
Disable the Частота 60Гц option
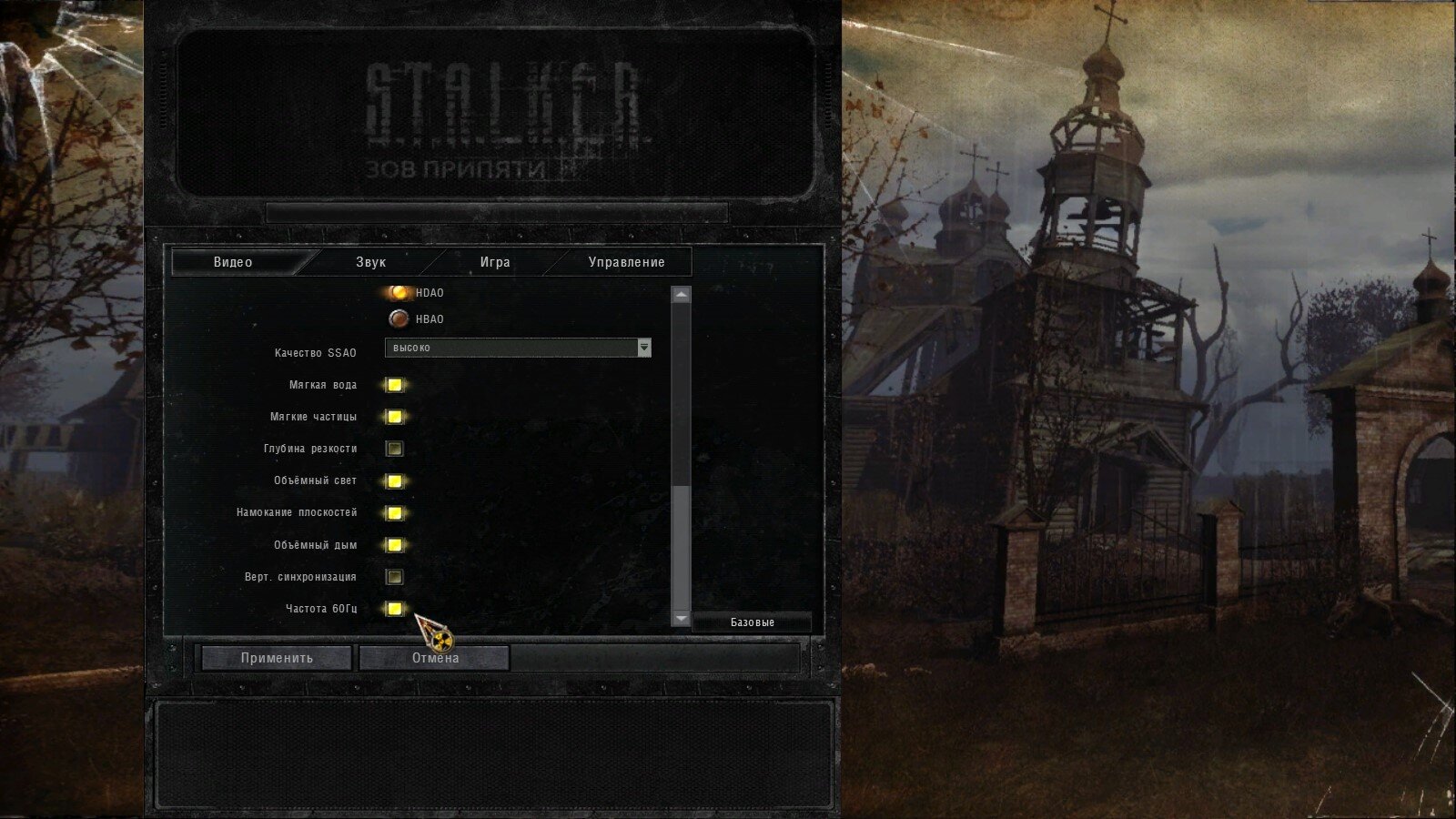(394, 609)
